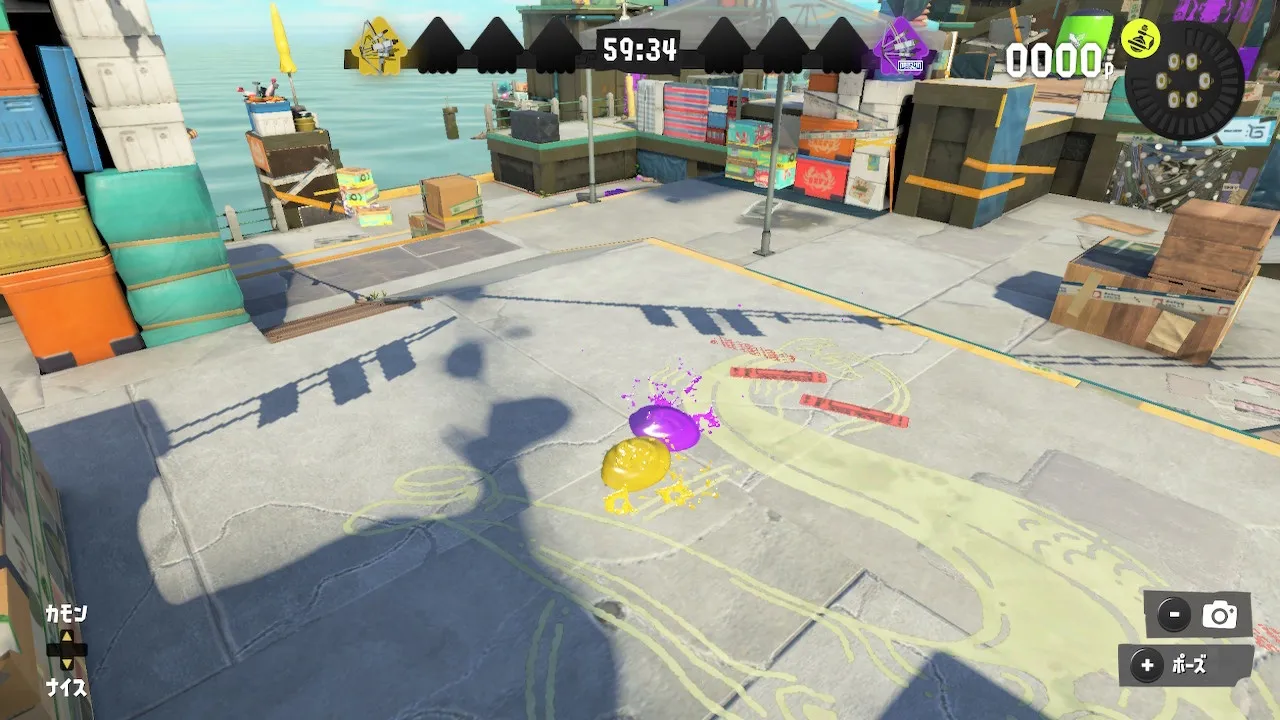Open the ポーズ pause menu
Image resolution: width=1280 pixels, height=720 pixels.
[x=1185, y=665]
